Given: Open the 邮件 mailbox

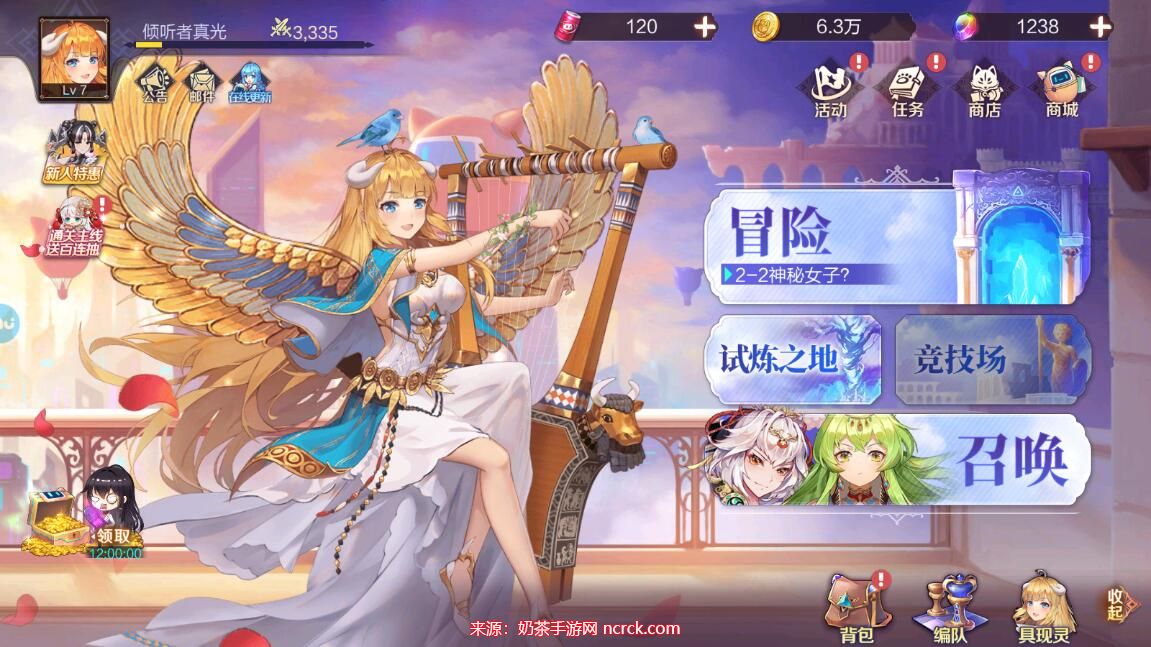Looking at the screenshot, I should [x=202, y=83].
